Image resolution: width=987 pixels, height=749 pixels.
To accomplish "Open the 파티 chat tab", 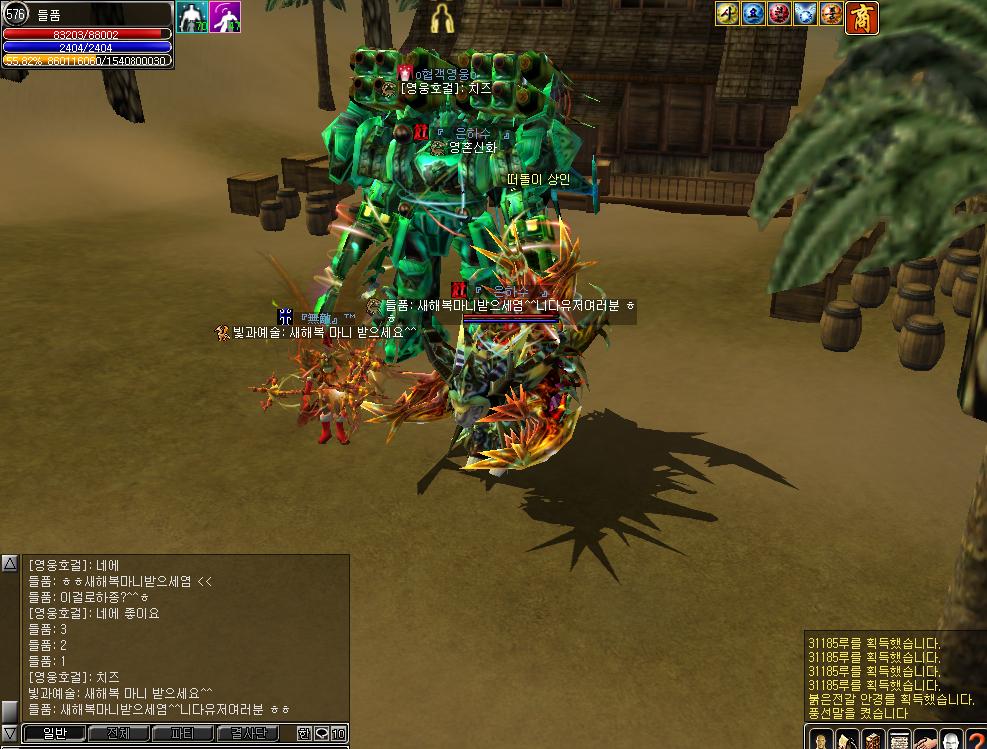I will click(x=183, y=734).
